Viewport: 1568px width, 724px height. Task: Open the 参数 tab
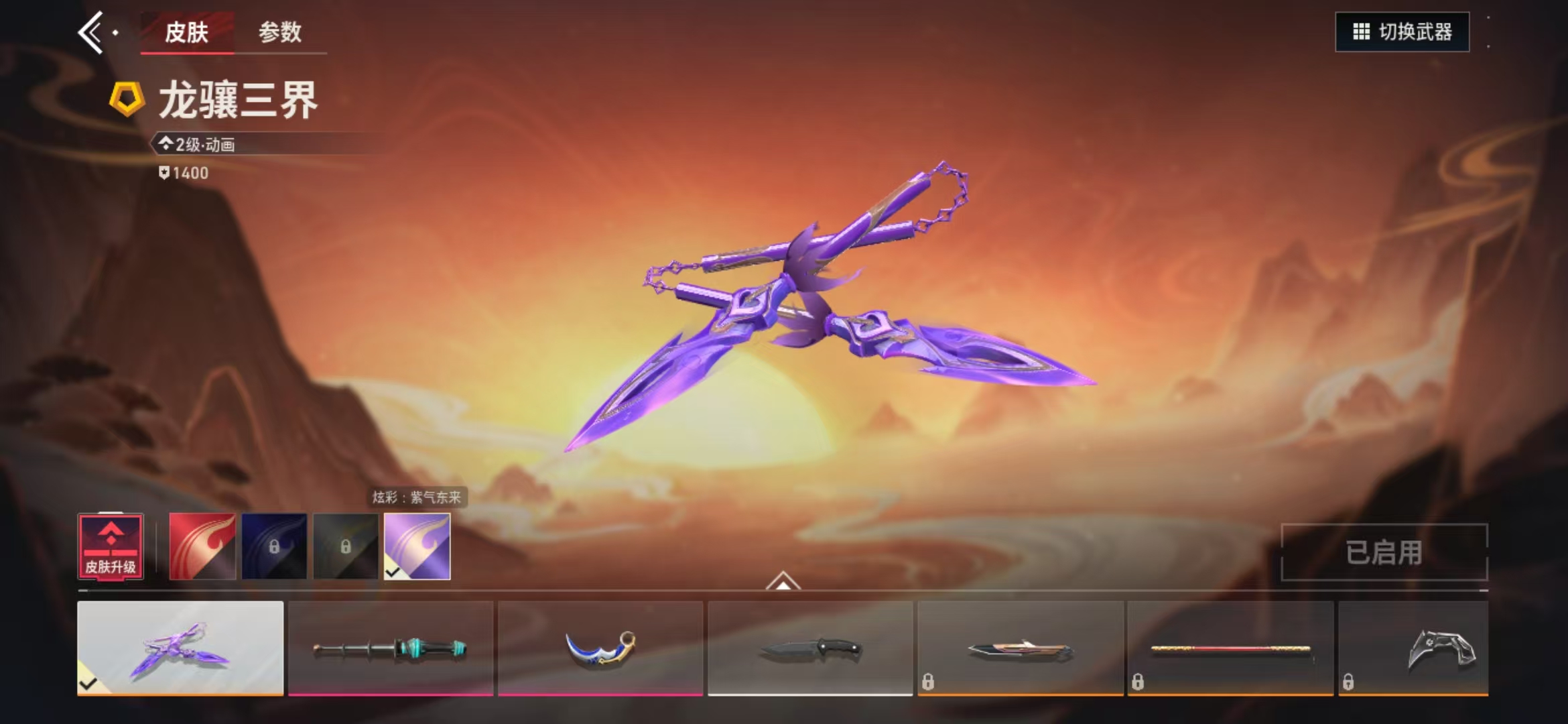(x=280, y=32)
